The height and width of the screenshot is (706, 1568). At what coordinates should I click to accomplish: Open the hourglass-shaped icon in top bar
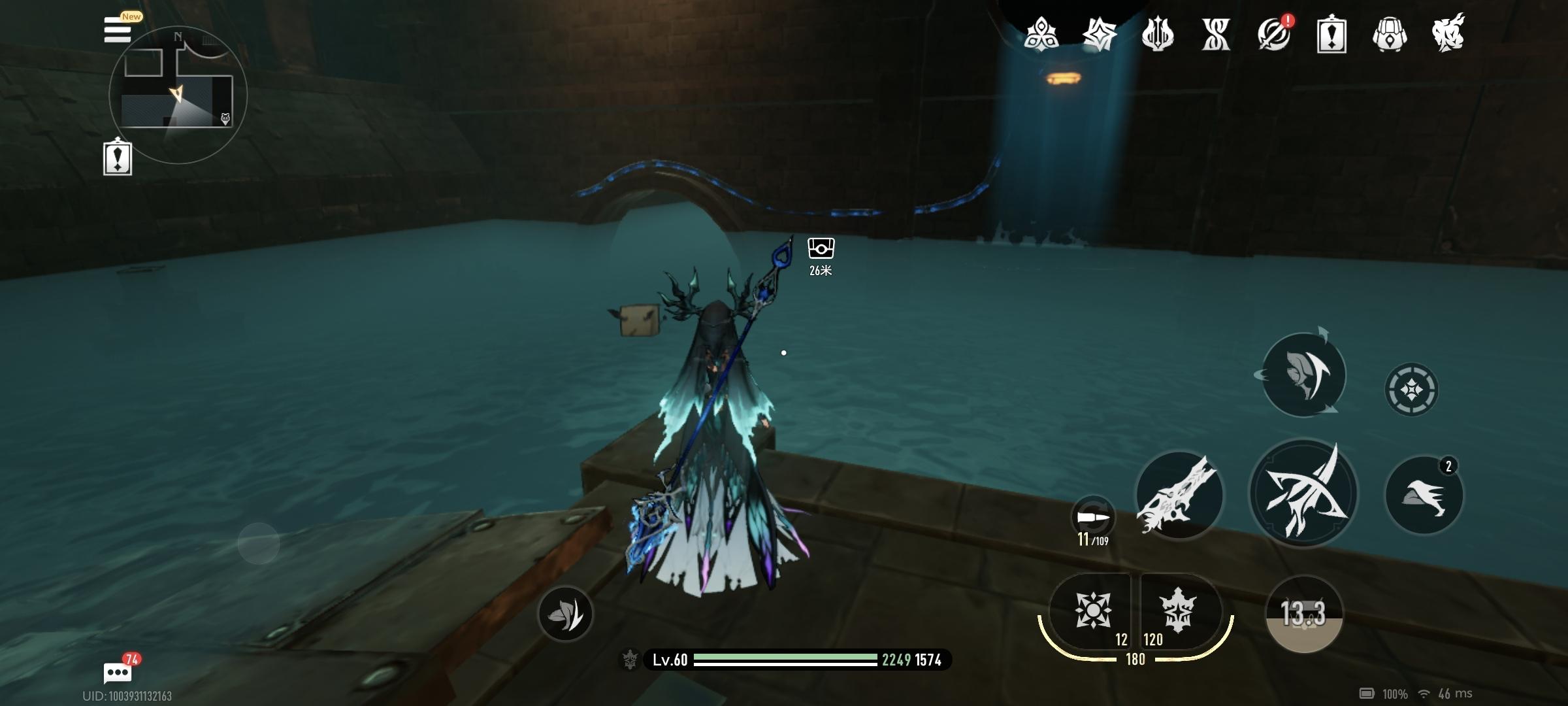coord(1215,34)
